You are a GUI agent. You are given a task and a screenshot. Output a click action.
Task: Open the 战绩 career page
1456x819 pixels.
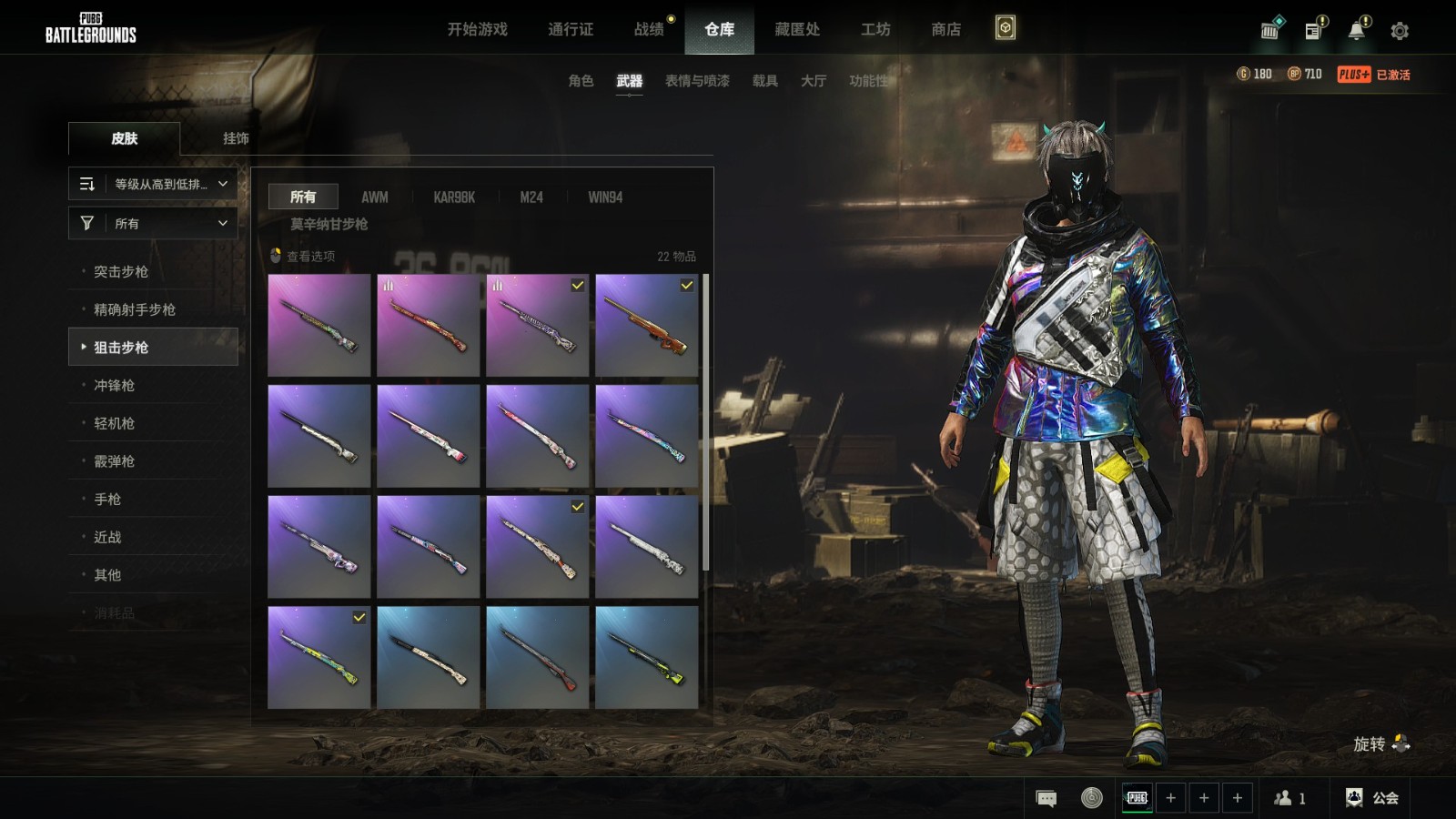(x=649, y=29)
